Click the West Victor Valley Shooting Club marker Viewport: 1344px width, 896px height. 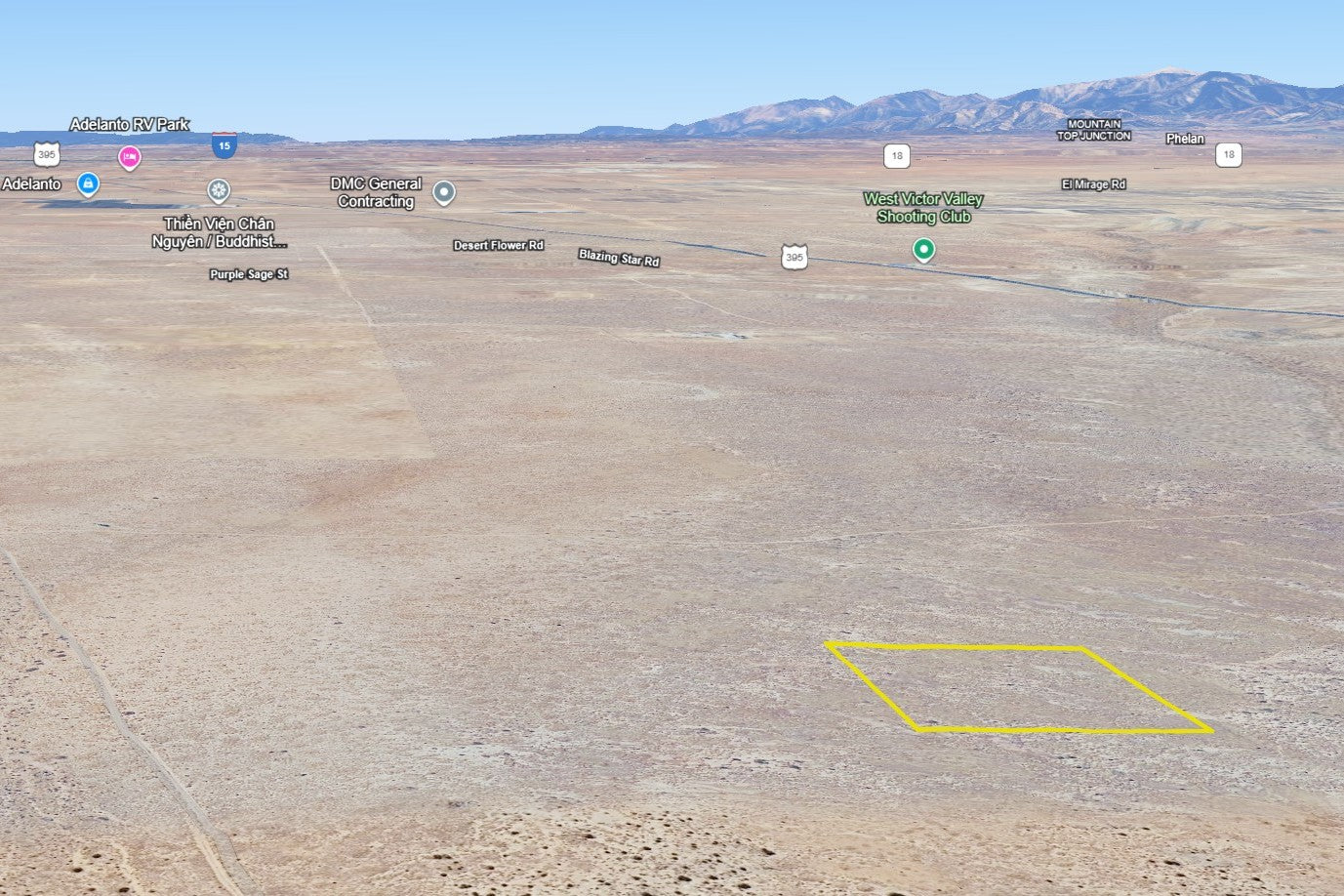pos(923,250)
